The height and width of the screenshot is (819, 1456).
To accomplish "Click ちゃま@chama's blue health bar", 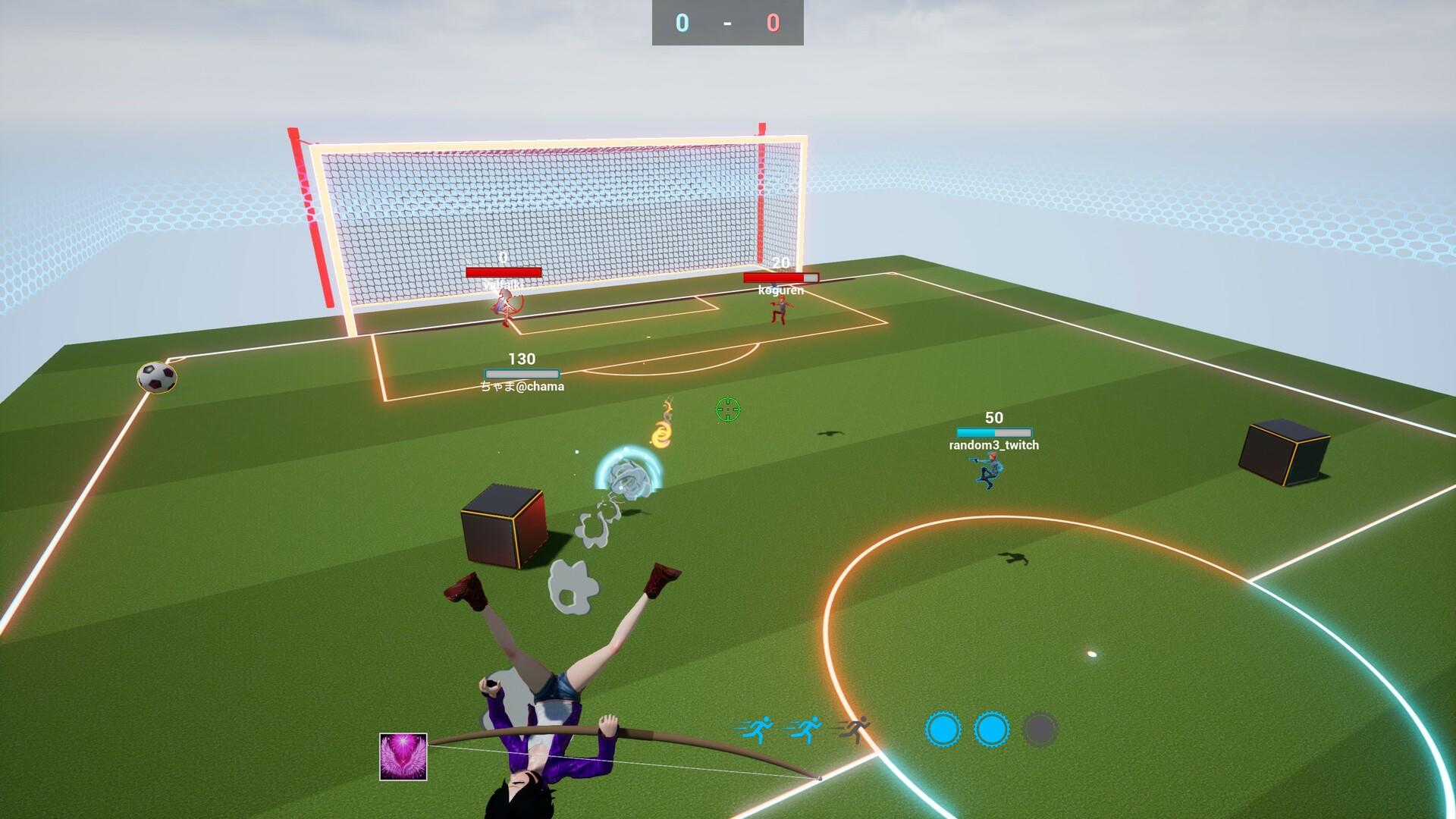I will click(x=521, y=372).
